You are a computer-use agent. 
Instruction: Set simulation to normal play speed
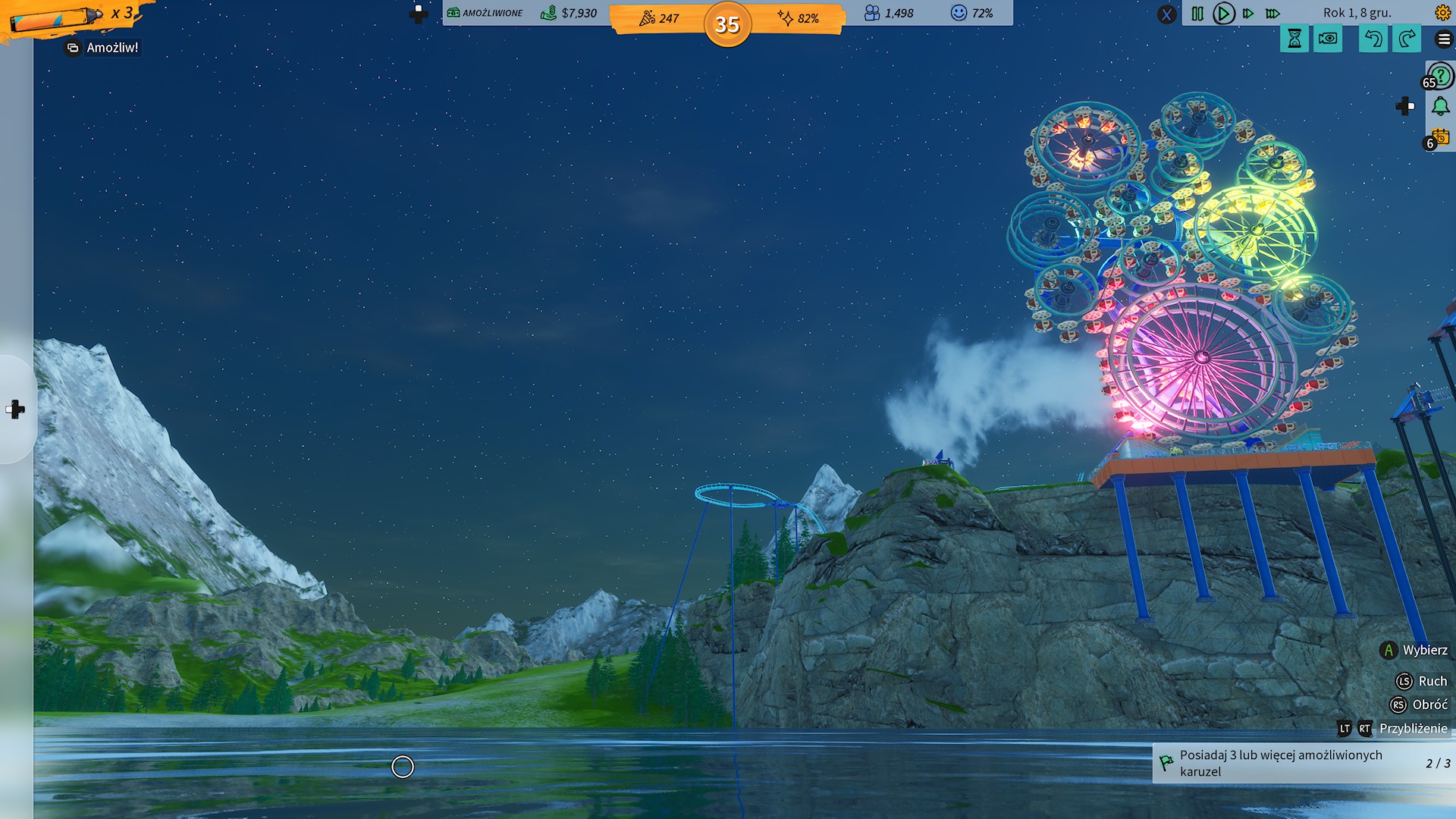pos(1223,14)
